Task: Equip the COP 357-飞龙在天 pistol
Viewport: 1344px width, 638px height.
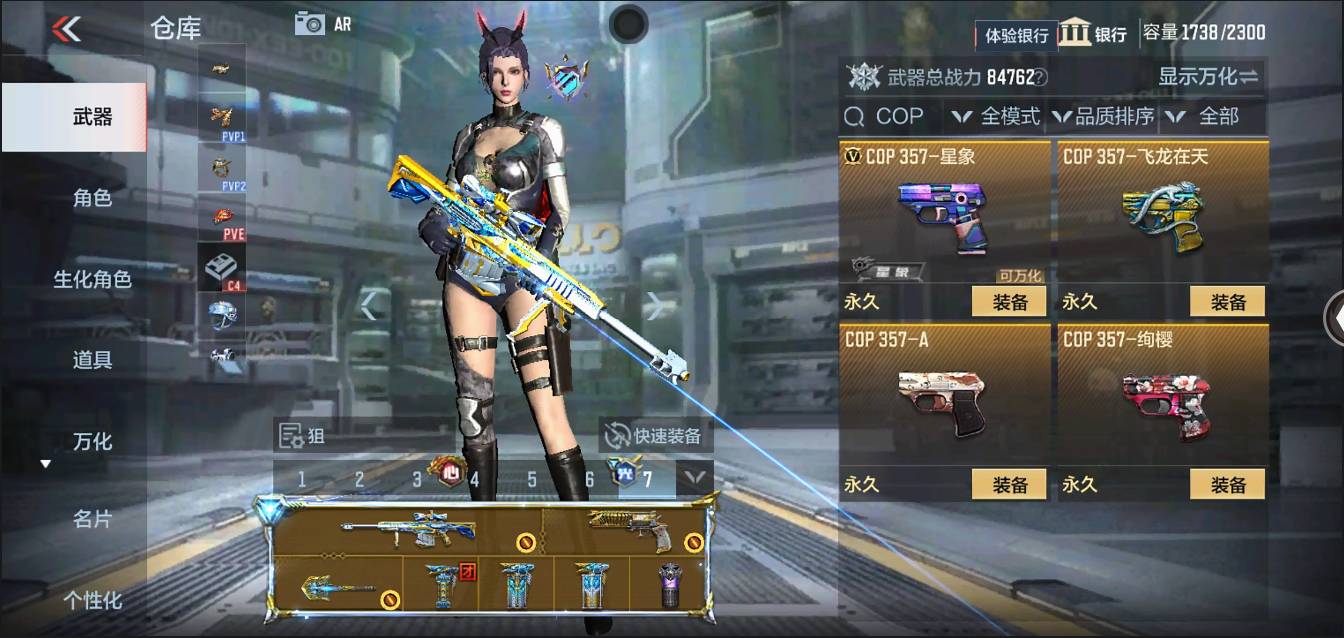Action: click(x=1227, y=301)
